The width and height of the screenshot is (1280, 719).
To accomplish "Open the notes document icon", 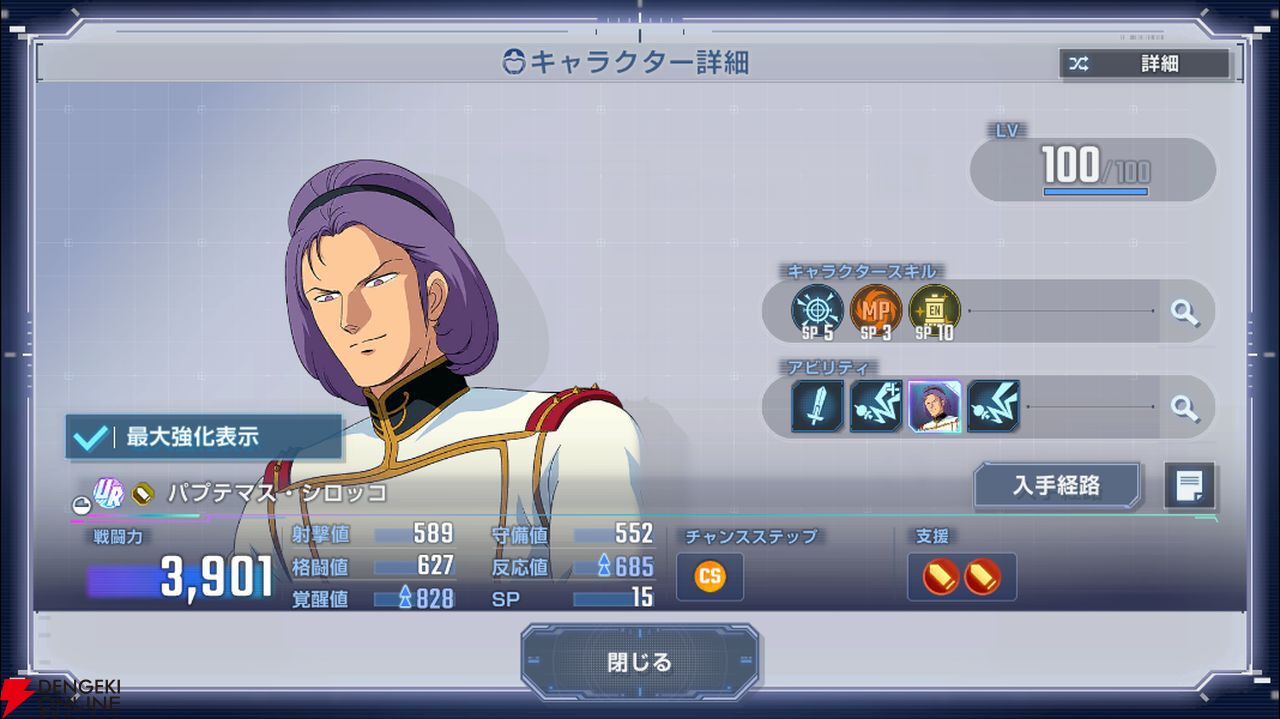I will (1190, 486).
